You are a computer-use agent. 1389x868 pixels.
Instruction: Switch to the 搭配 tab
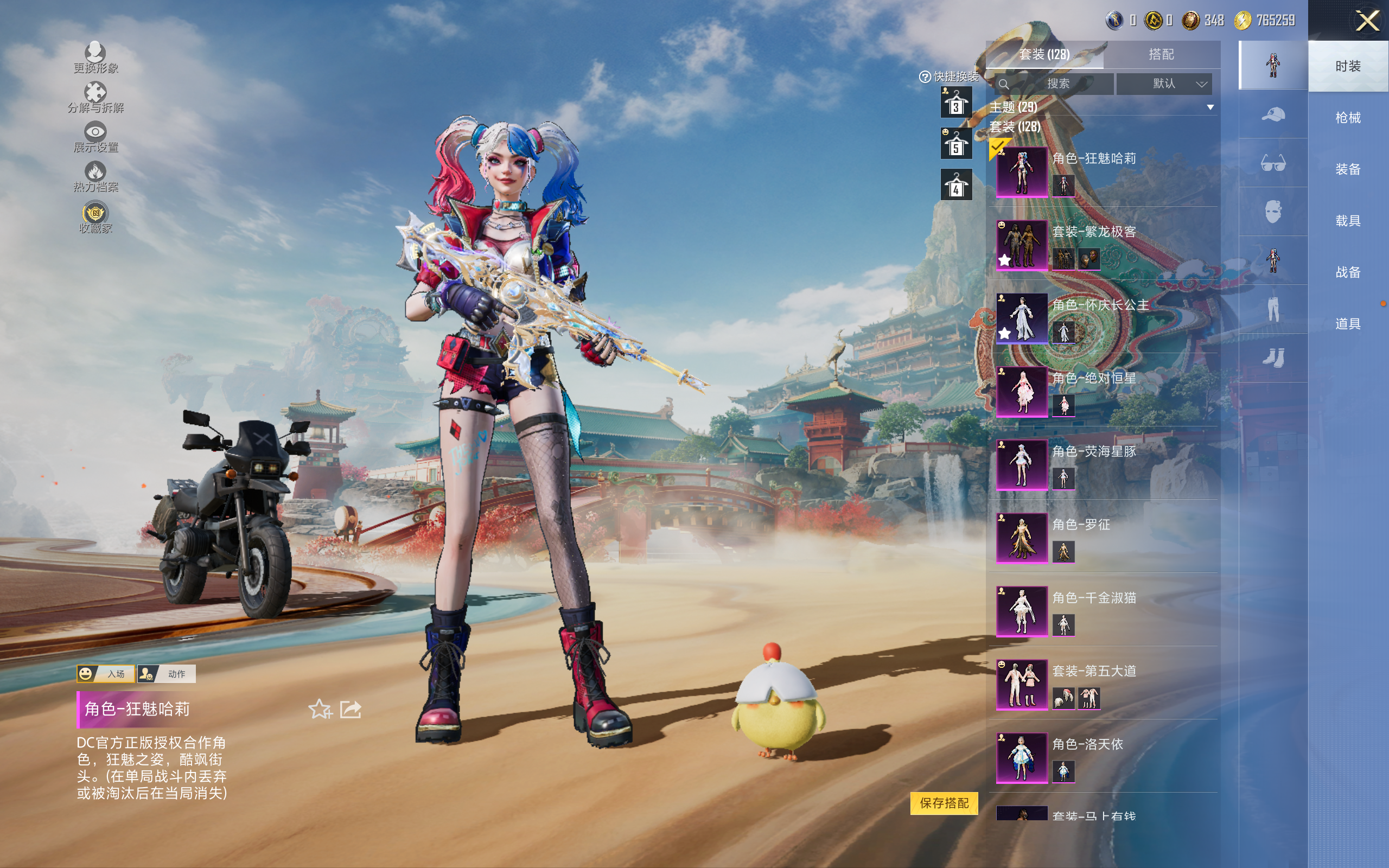click(1161, 55)
